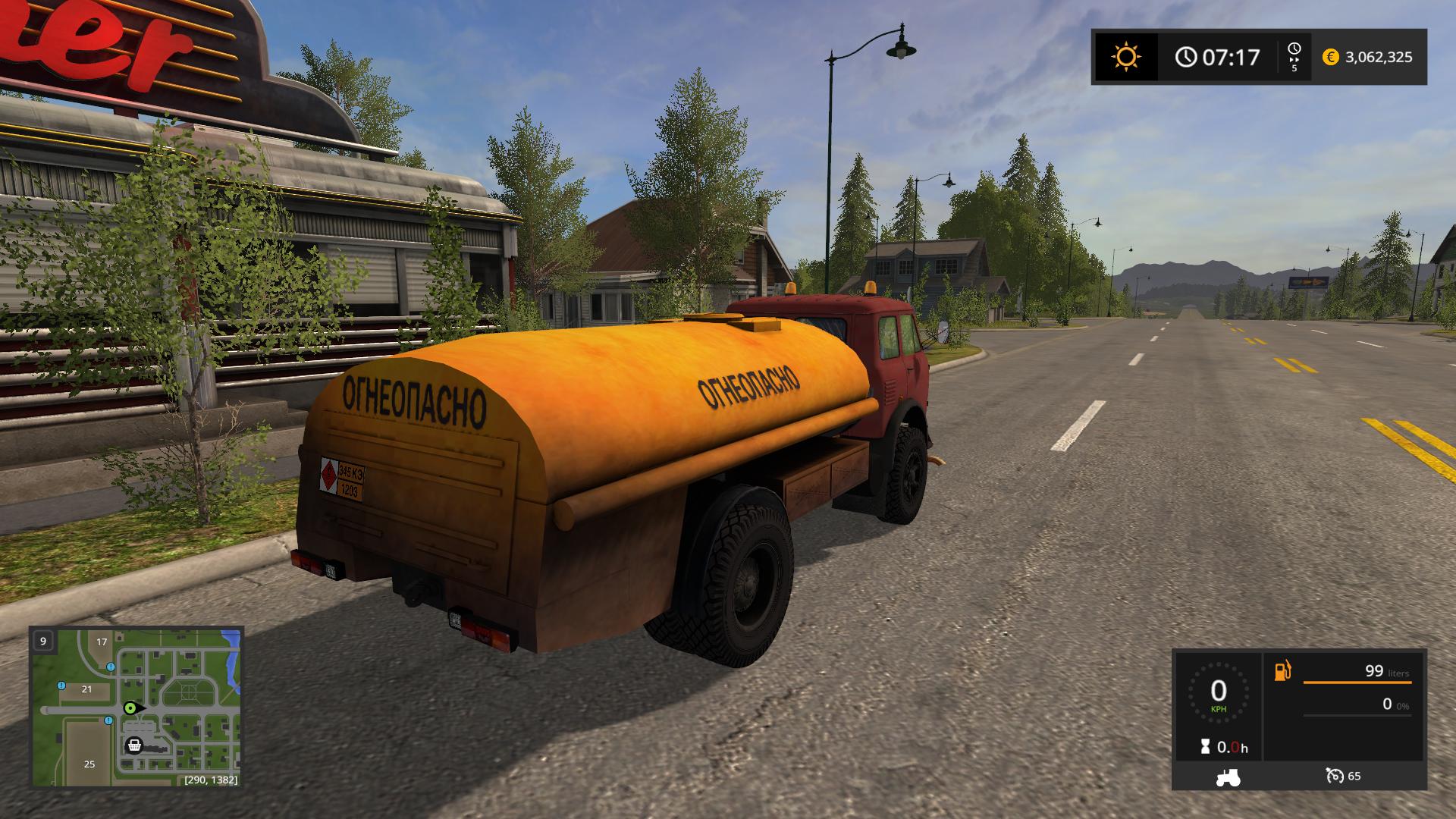Select the green player position marker

[131, 708]
